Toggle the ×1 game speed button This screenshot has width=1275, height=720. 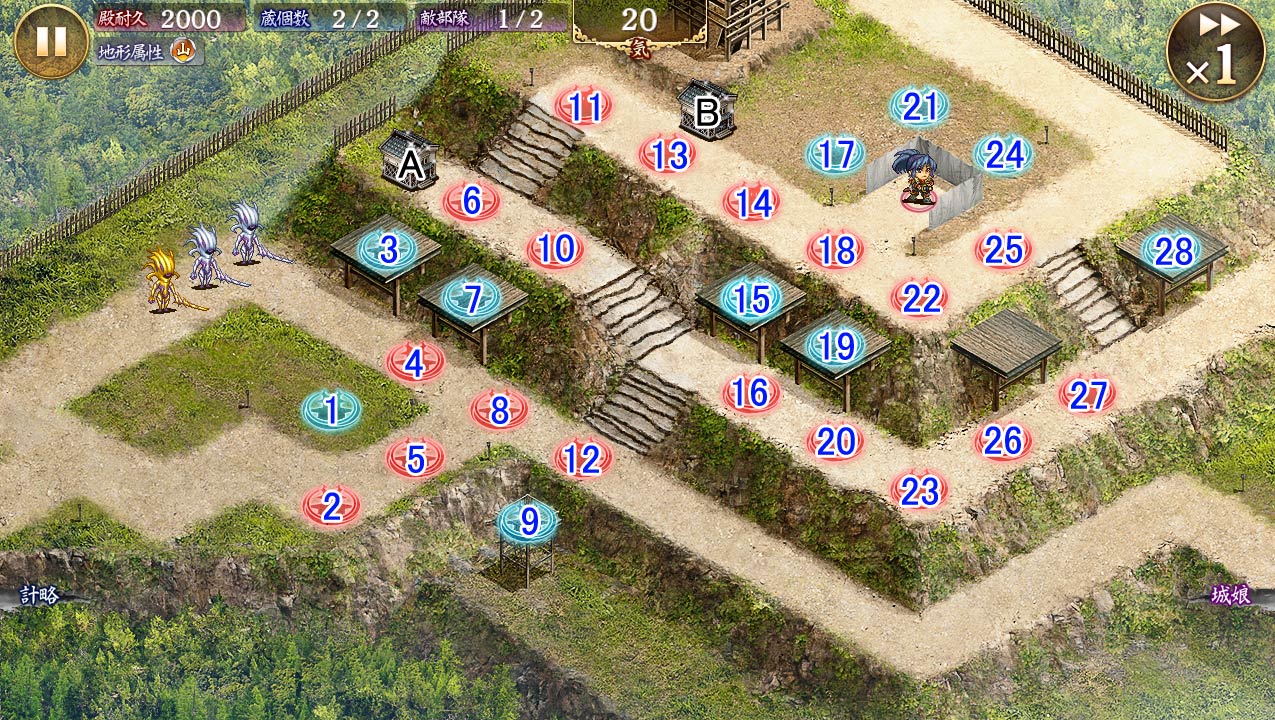pyautogui.click(x=1215, y=52)
